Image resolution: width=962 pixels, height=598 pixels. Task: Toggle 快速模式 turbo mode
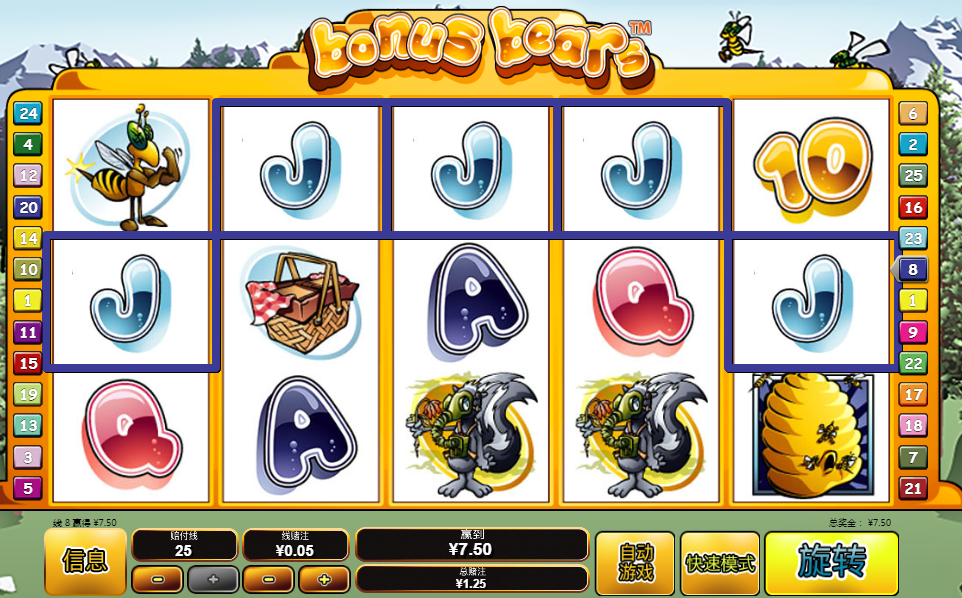(x=720, y=563)
